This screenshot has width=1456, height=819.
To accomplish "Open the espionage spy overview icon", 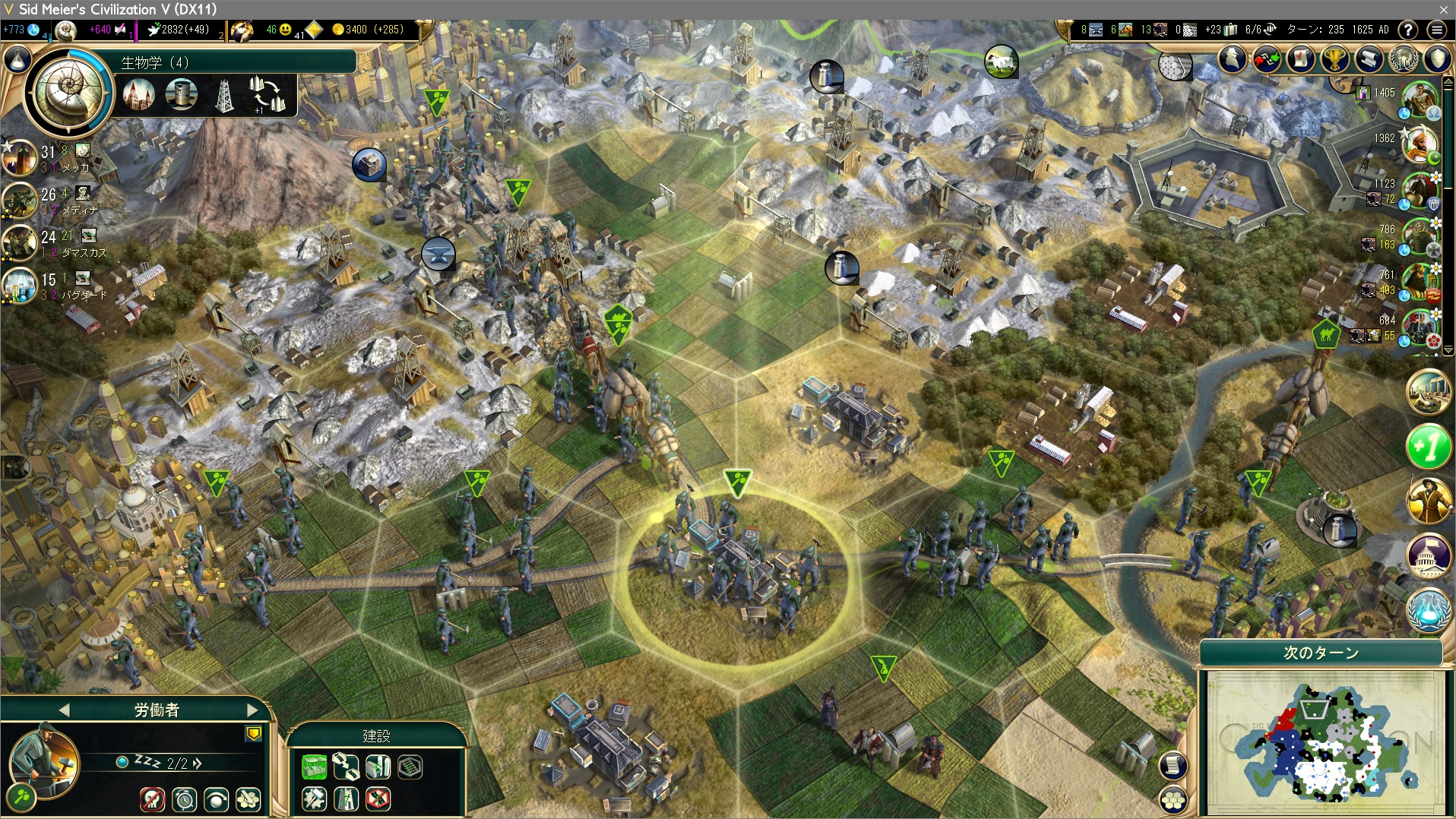I will (1233, 59).
